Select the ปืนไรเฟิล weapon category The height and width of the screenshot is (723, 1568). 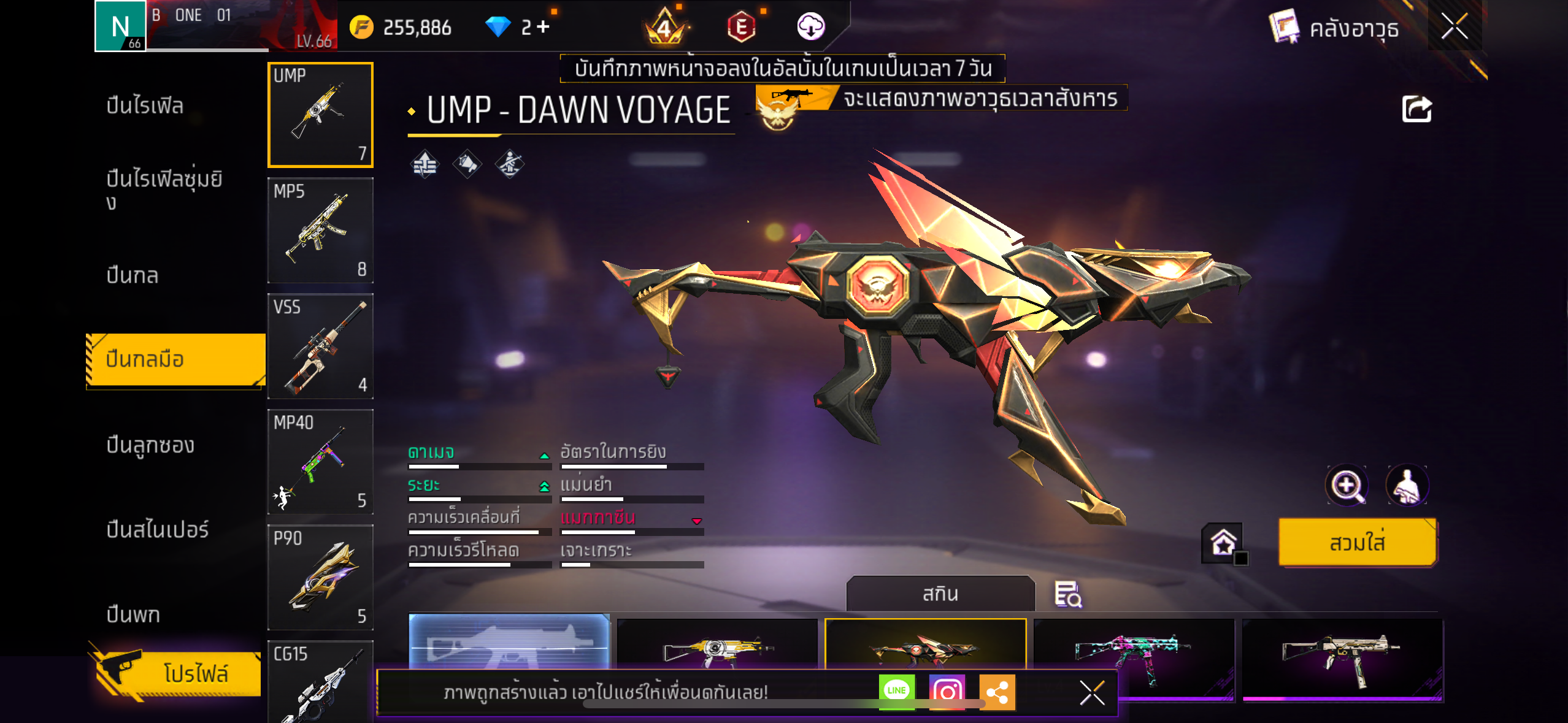[145, 105]
